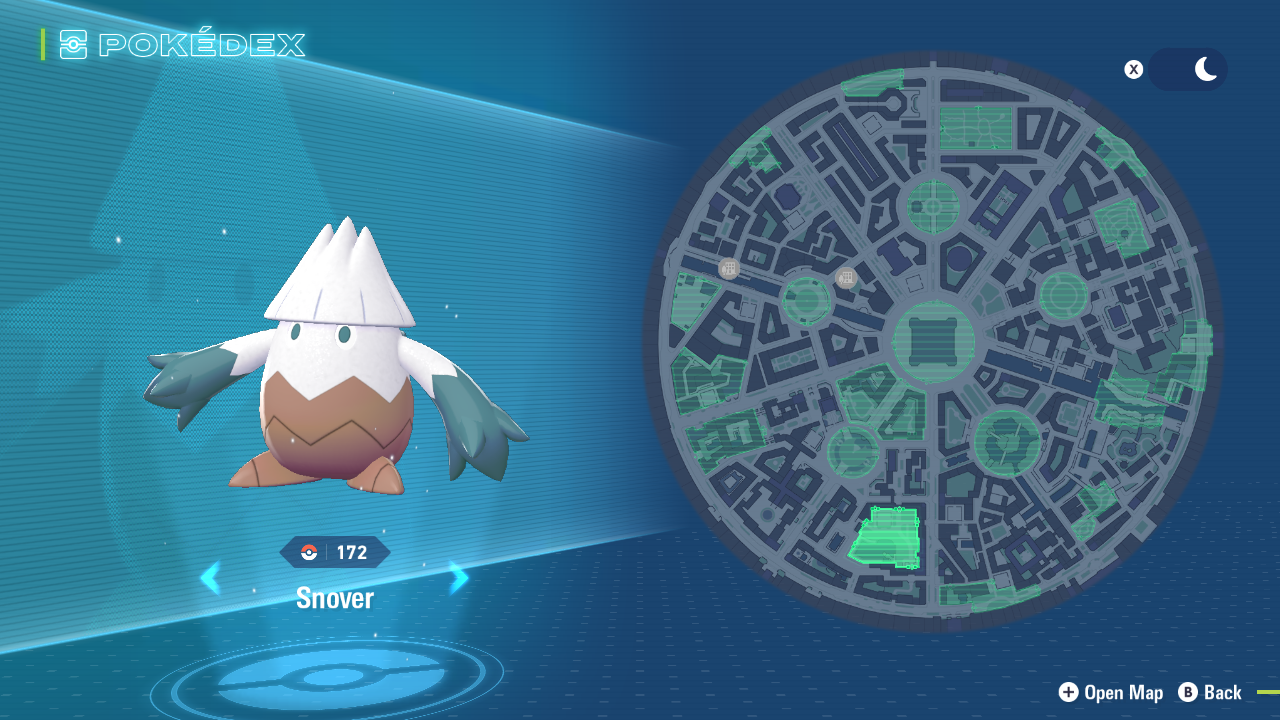Click the B button icon beside Back
Screen dimensions: 1280x720
coord(1187,692)
